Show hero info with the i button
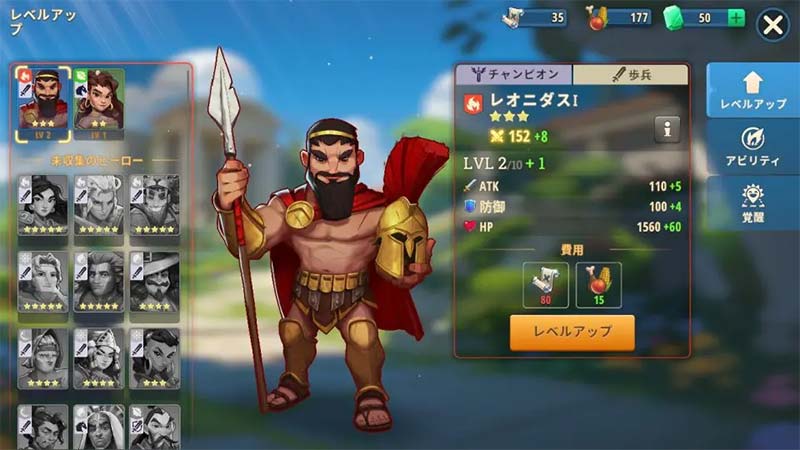 pos(667,128)
